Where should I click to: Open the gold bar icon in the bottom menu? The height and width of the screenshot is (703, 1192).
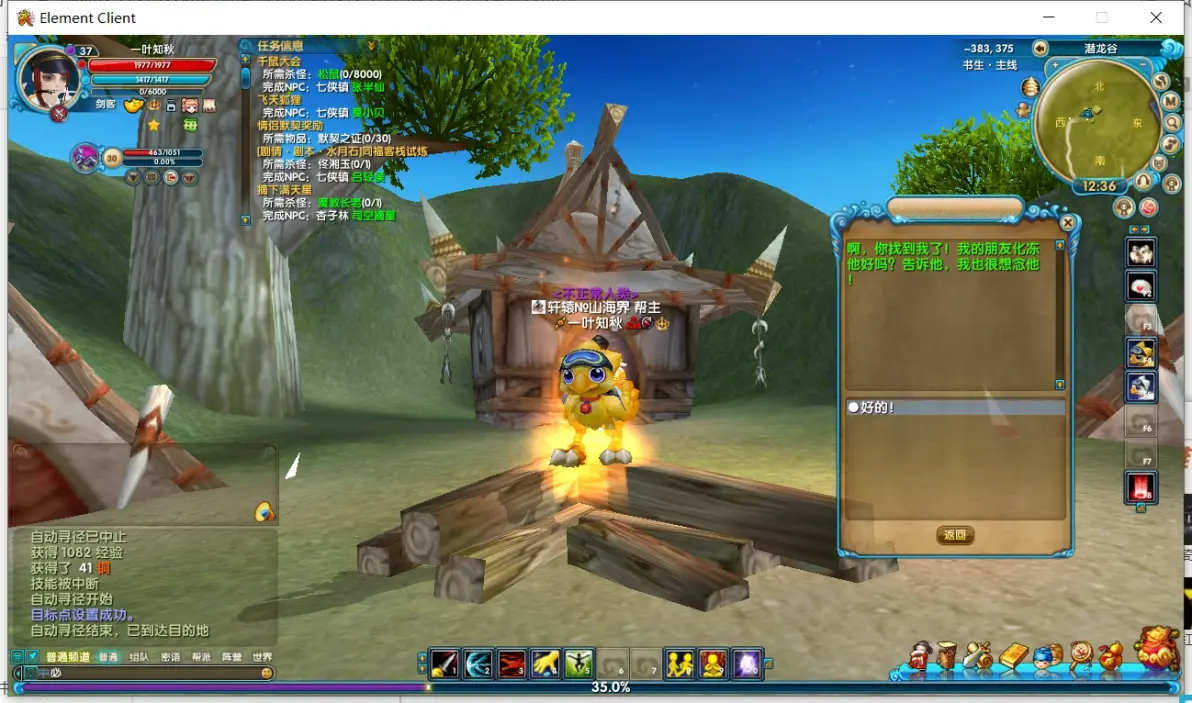(x=1013, y=656)
